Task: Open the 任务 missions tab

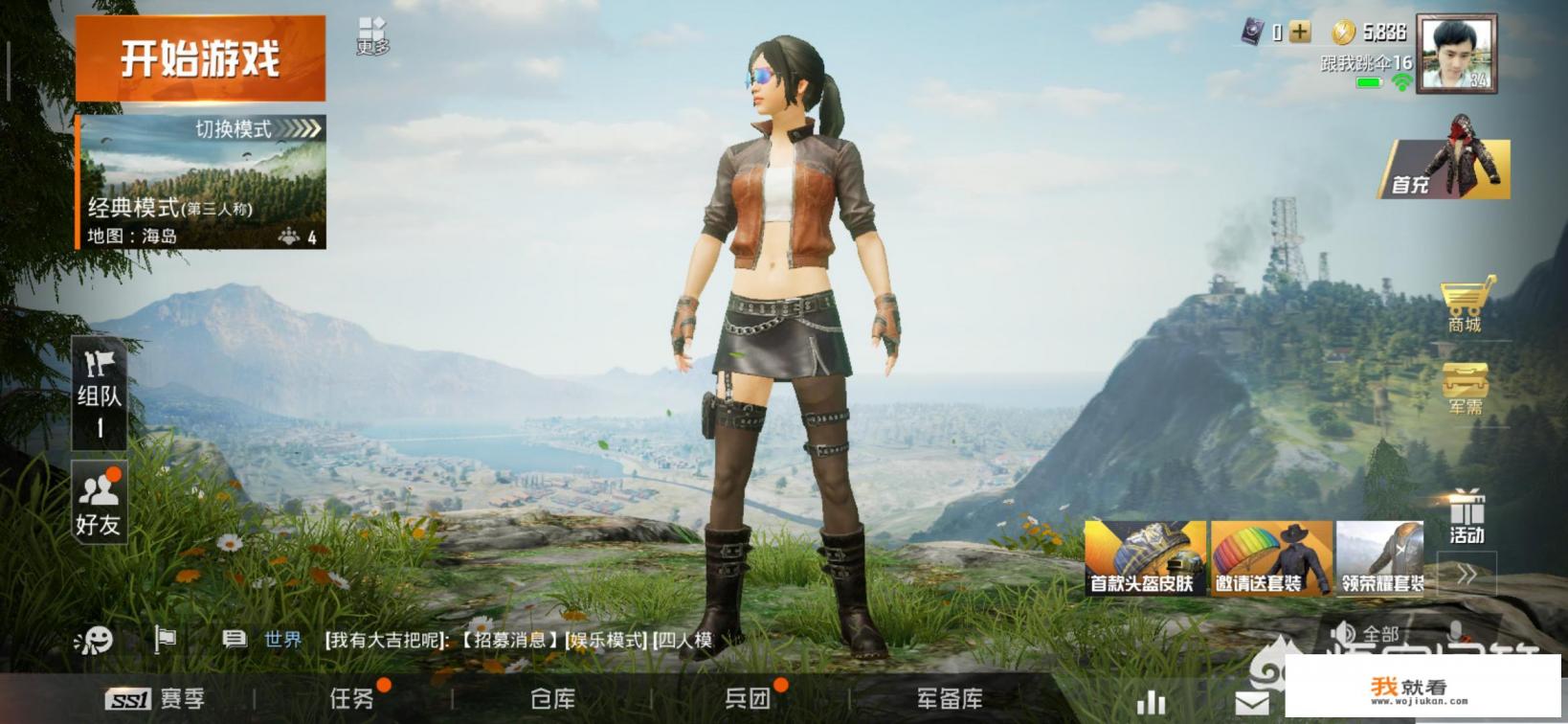Action: point(352,699)
